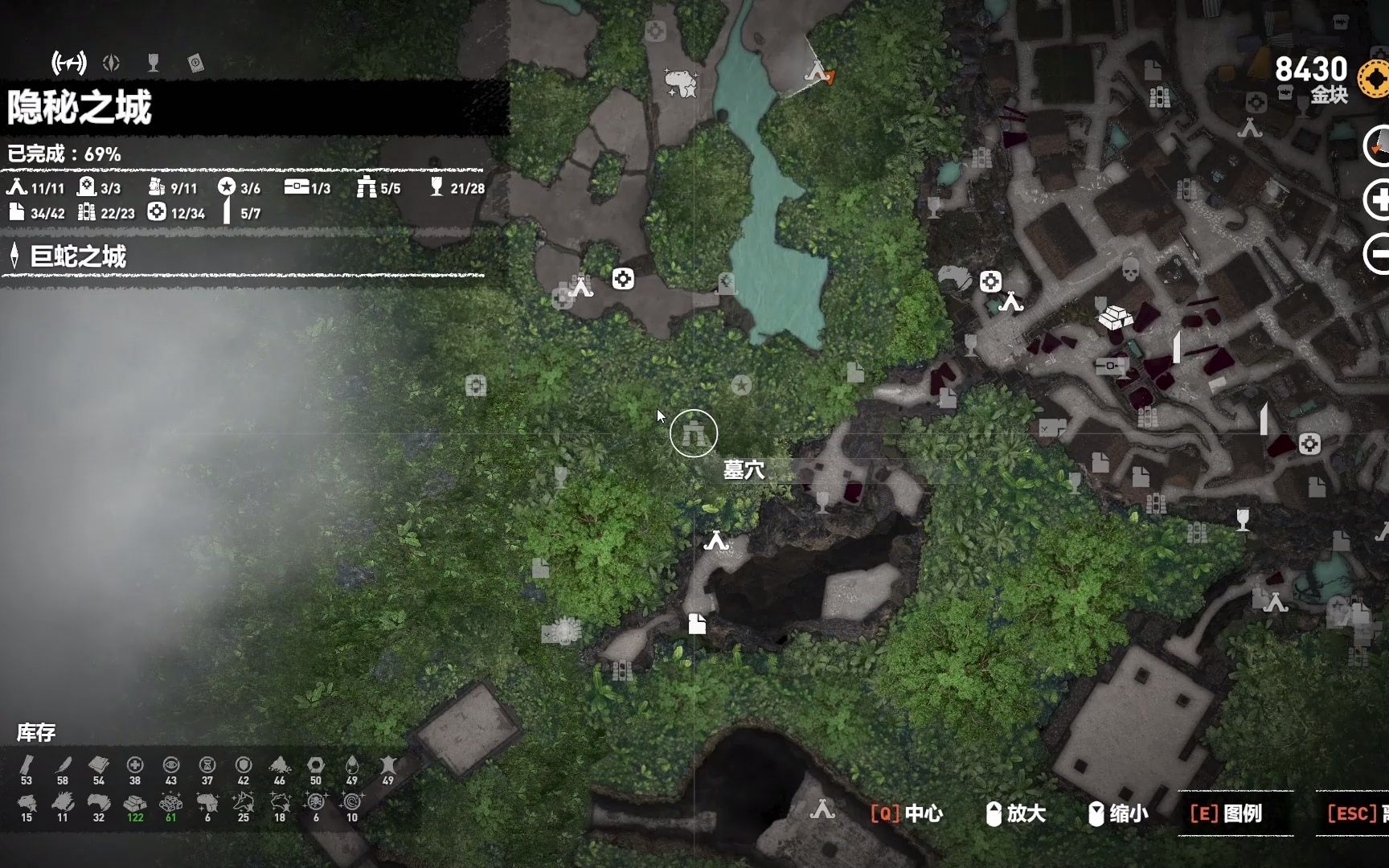Click the minus zoom-out map button
1389x868 pixels.
point(1377,255)
